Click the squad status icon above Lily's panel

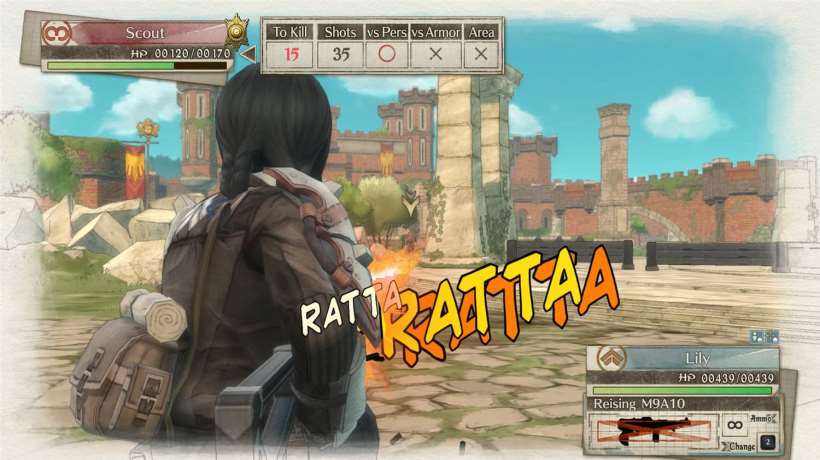762,337
